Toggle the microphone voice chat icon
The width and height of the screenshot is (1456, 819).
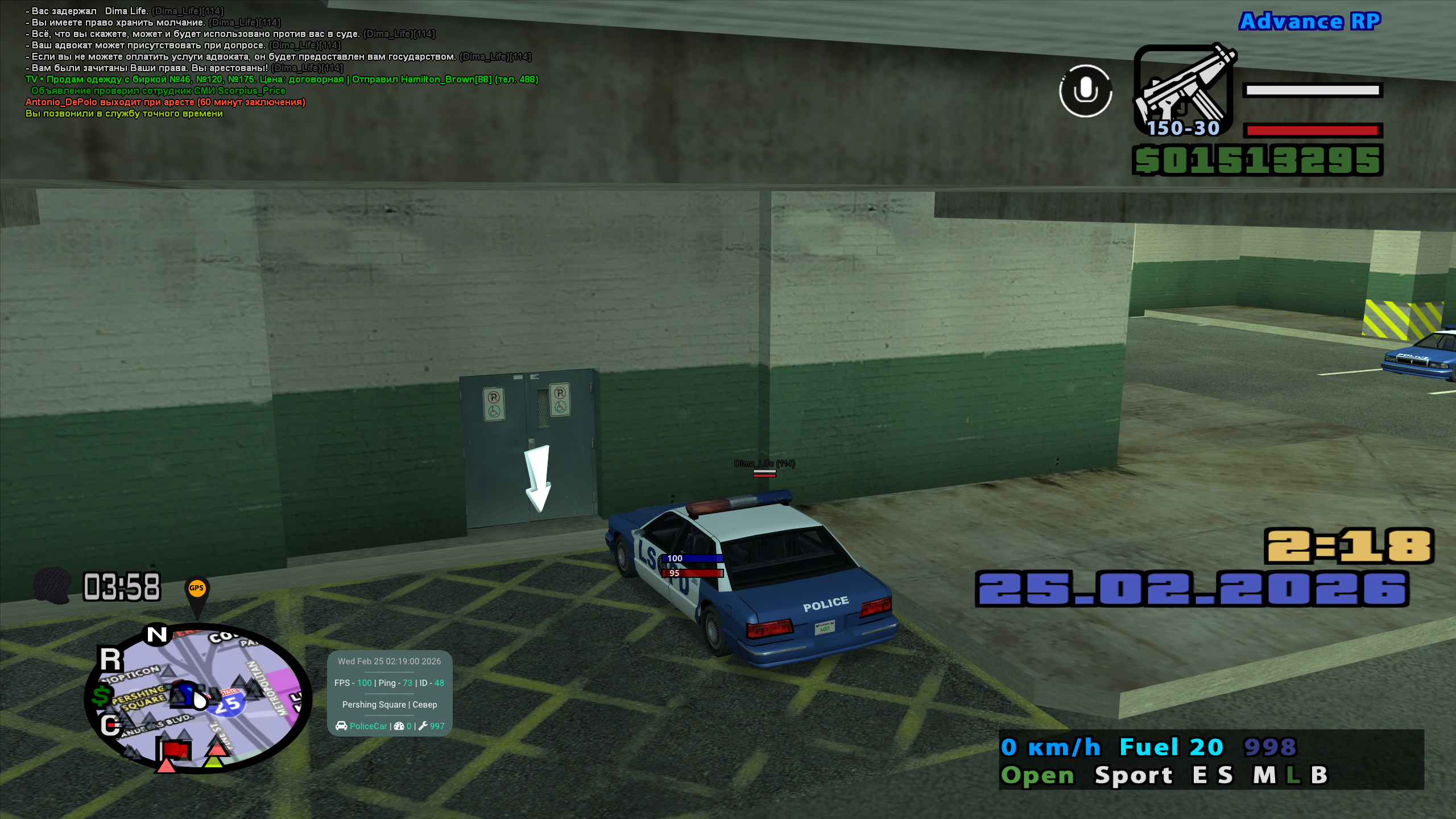coord(1085,91)
